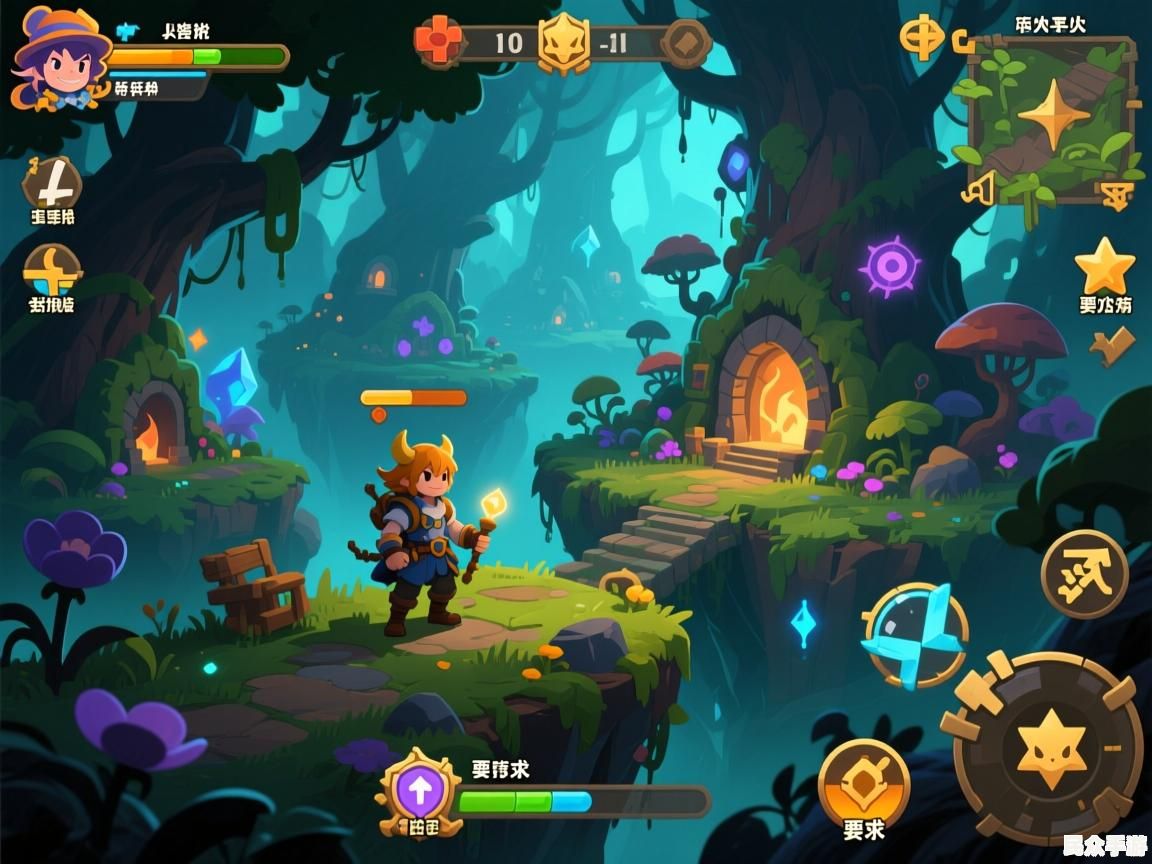Click the bronze diamond emblem icon

687,43
